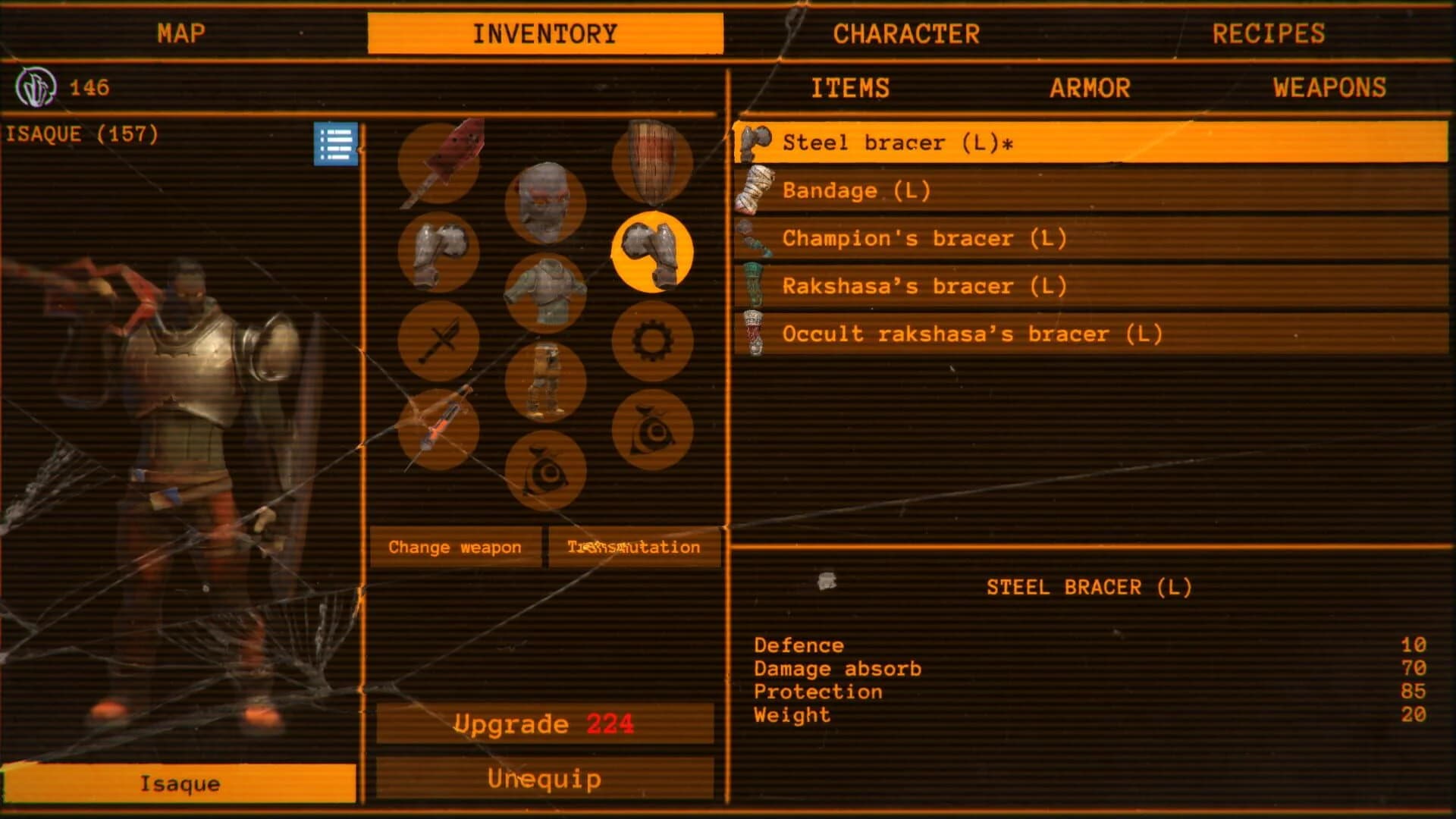Open the ARMOR filter

click(1090, 87)
